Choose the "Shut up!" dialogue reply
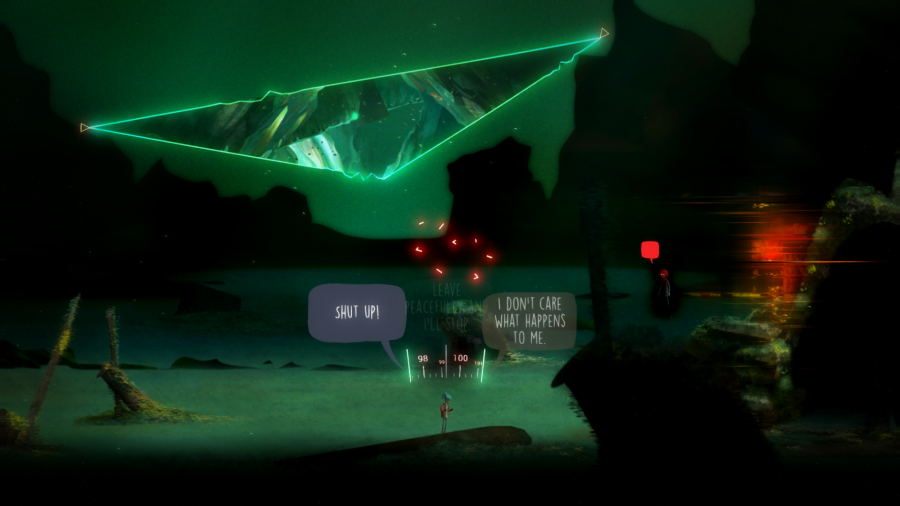Screen dimensions: 900x506 (357, 313)
